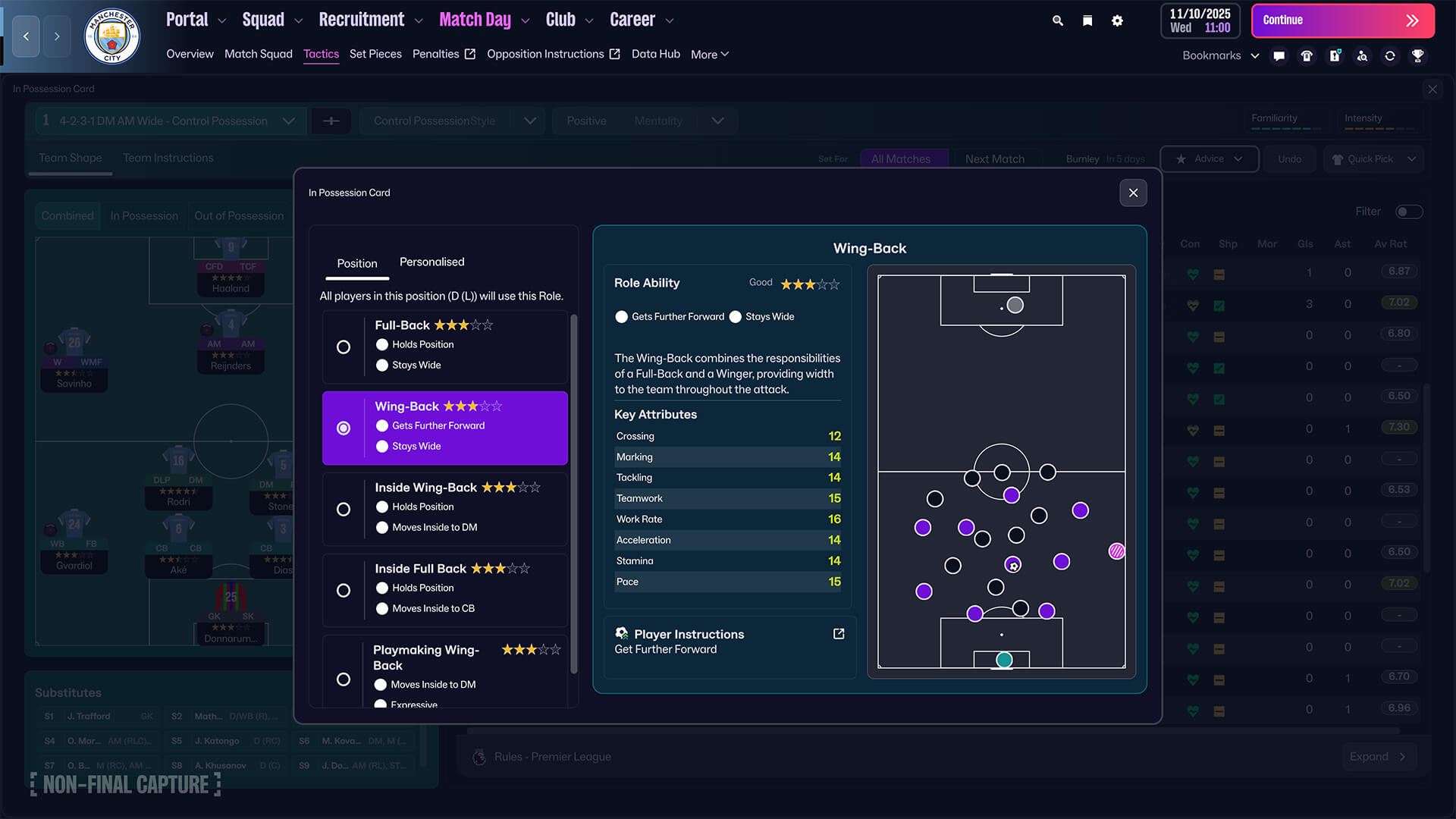1456x819 pixels.
Task: Select substitute J. Trafford
Action: coord(89,716)
